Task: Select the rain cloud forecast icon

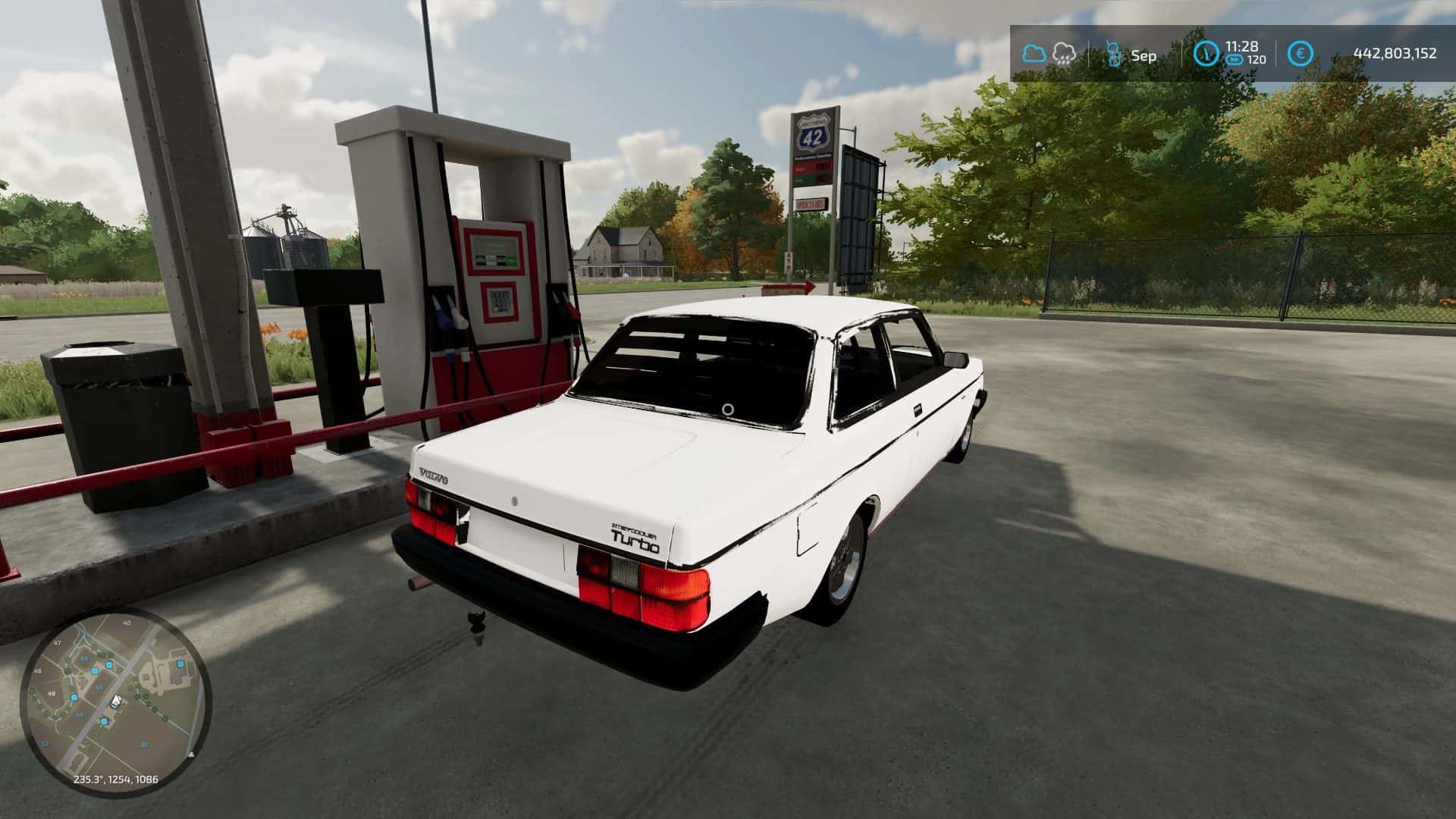Action: pyautogui.click(x=1063, y=53)
